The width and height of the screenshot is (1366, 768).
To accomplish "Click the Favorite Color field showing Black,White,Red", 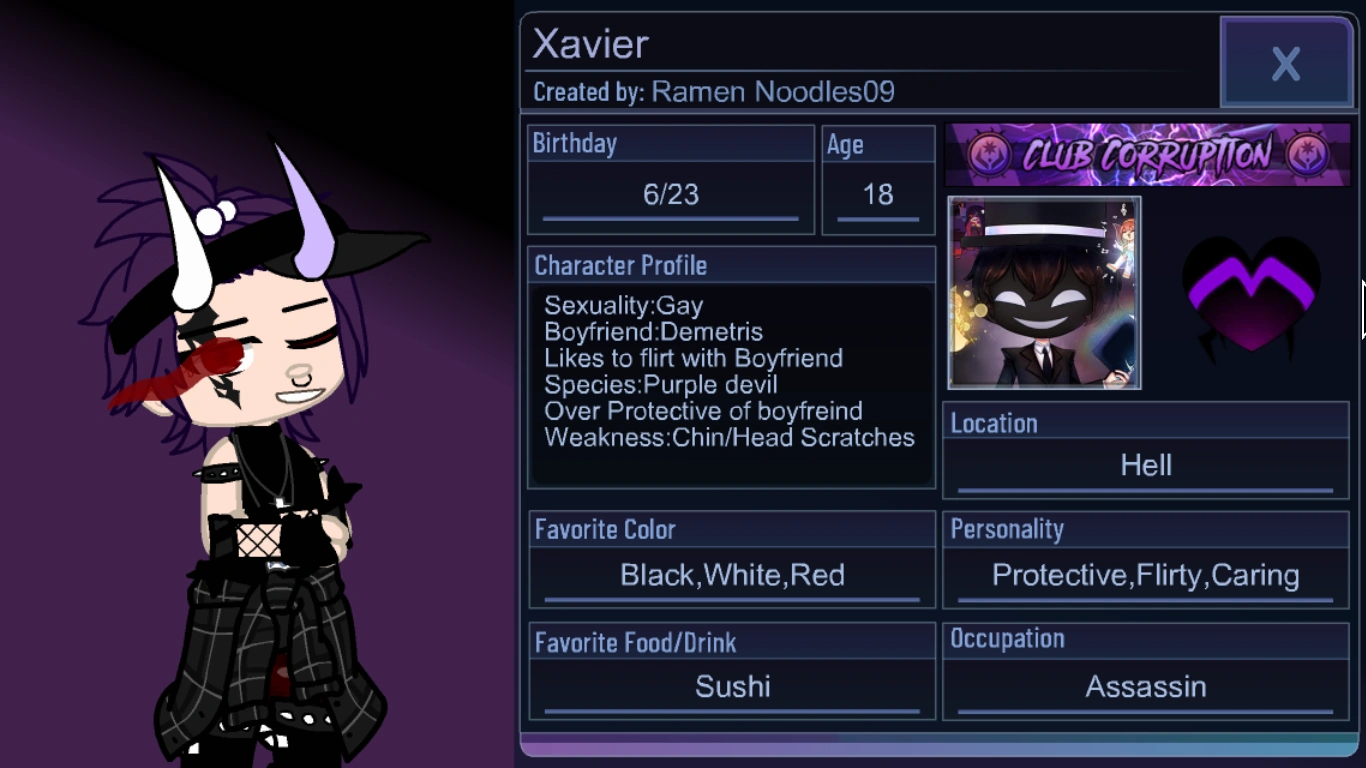I will click(x=733, y=575).
